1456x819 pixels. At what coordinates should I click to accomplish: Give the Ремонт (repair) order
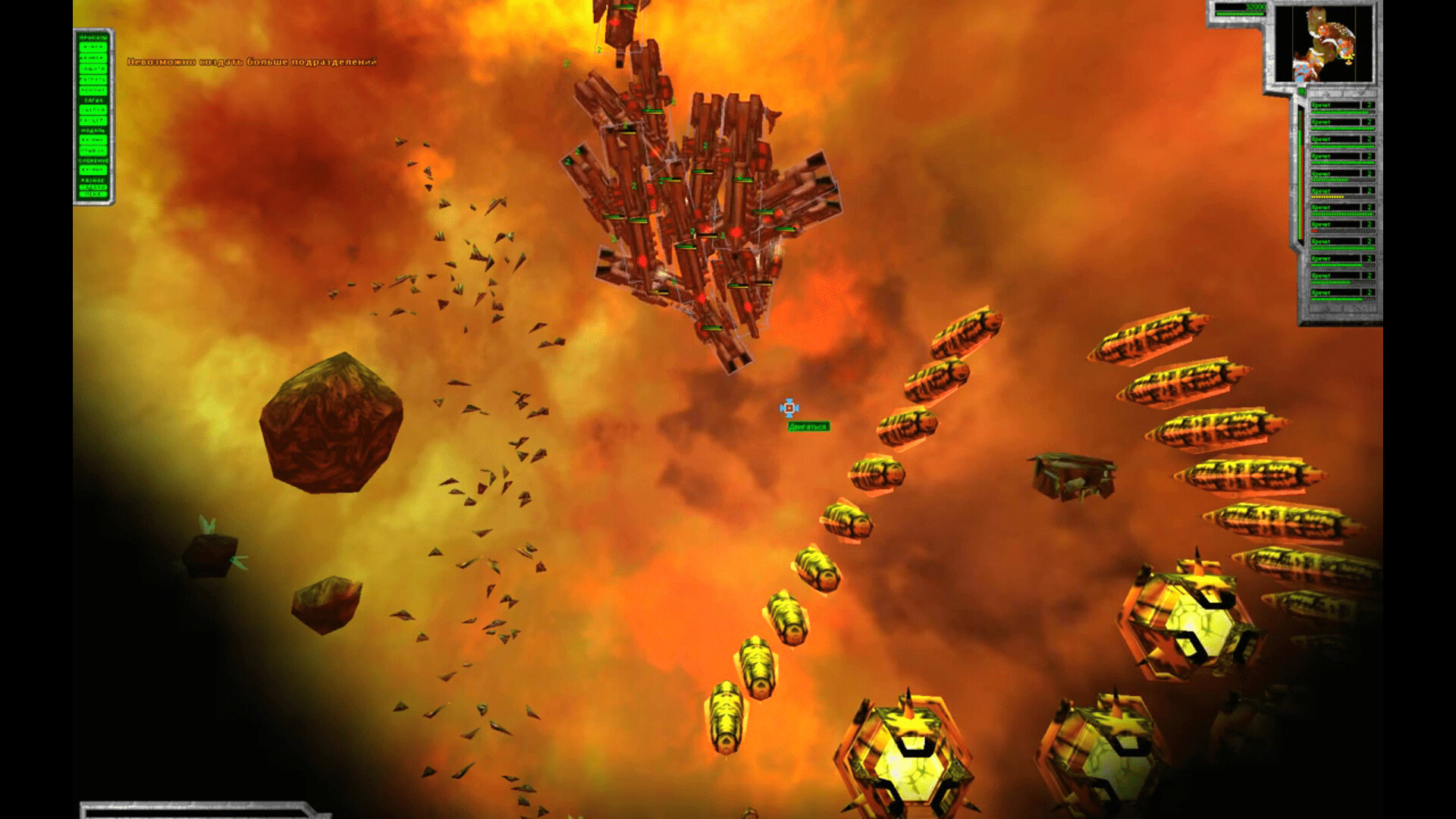coord(93,90)
